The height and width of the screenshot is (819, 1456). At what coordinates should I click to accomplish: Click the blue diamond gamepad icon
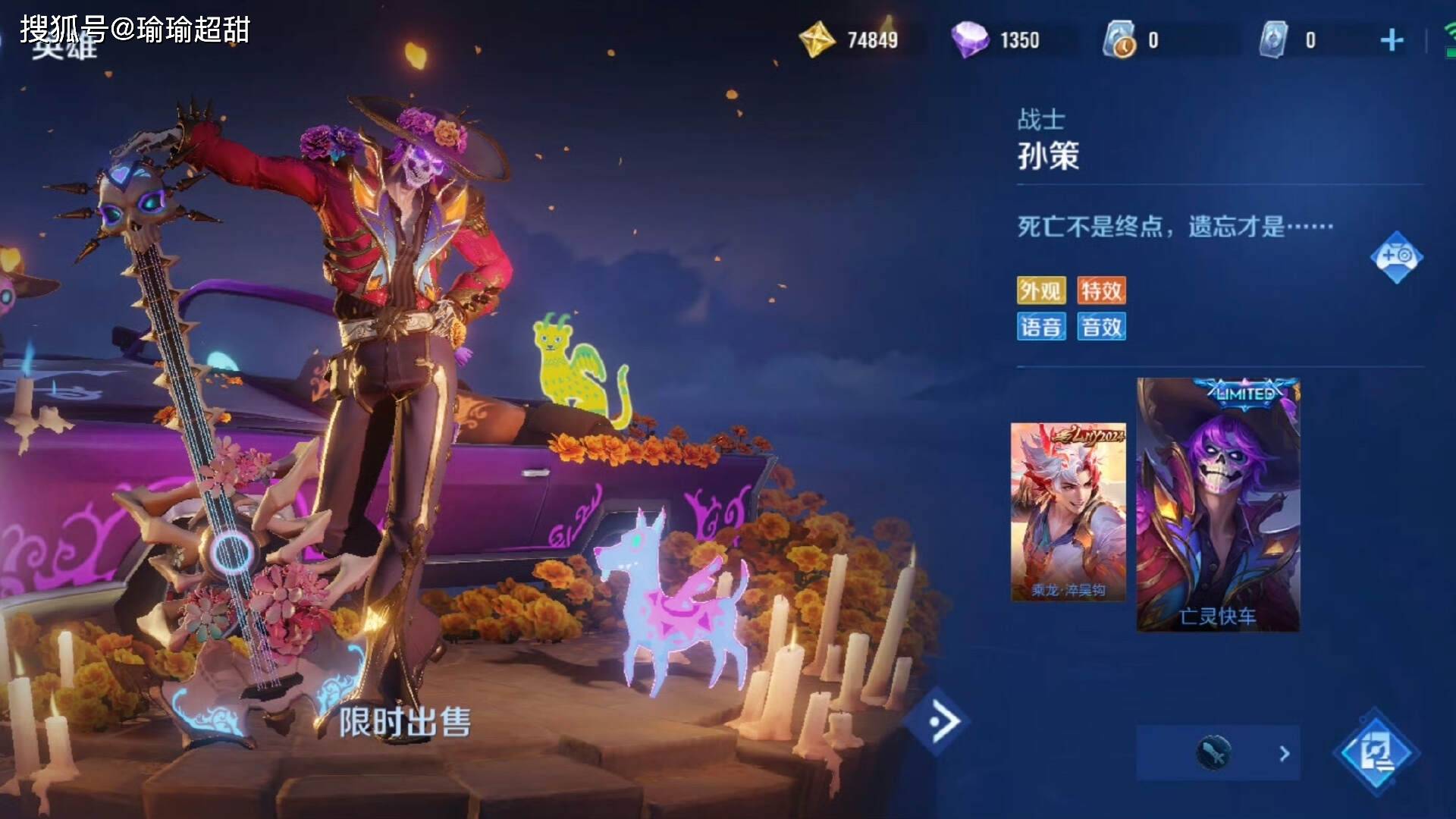pos(1396,257)
